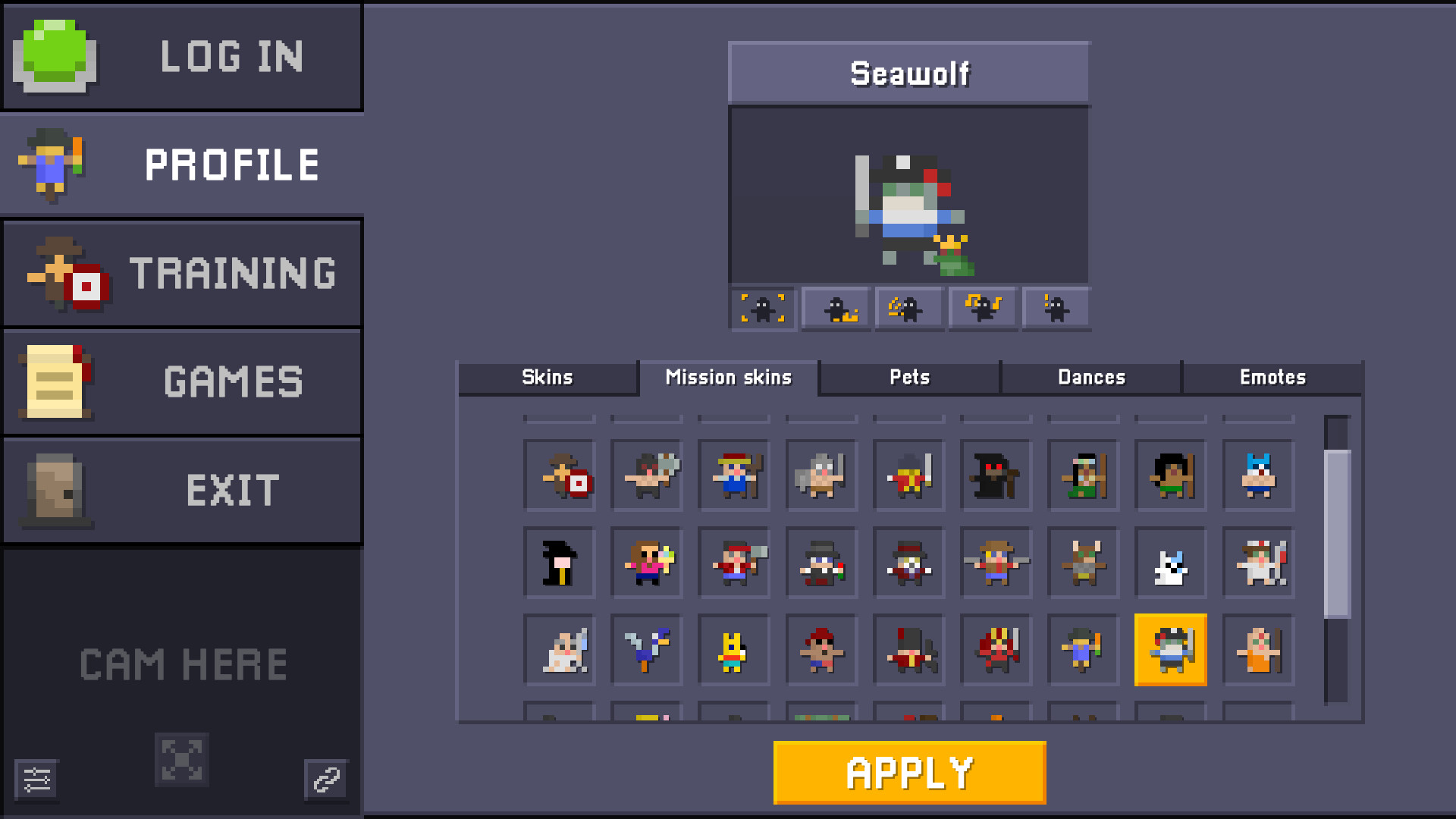Toggle the emote exclamation preview
This screenshot has height=819, width=1456.
(1054, 308)
